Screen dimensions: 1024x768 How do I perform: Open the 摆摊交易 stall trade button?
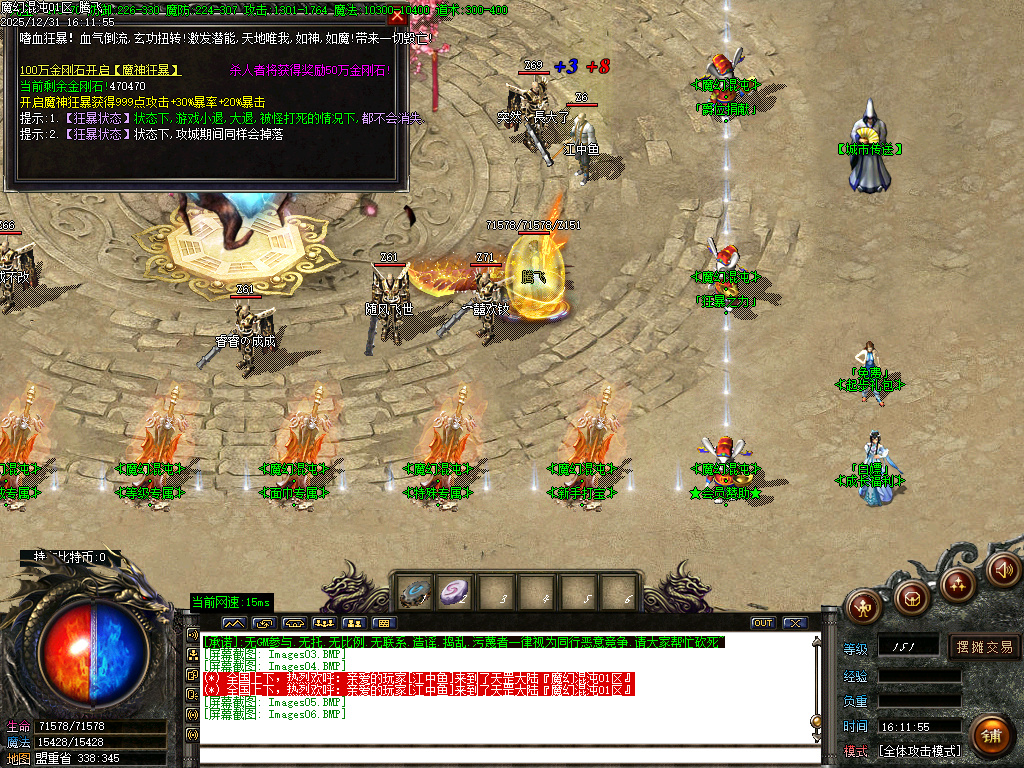click(x=984, y=647)
